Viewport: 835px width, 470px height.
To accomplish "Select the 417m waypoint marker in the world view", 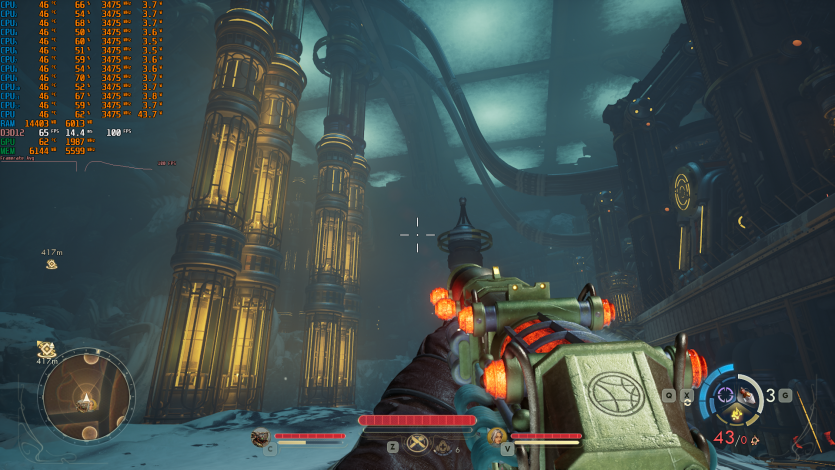I will click(51, 264).
